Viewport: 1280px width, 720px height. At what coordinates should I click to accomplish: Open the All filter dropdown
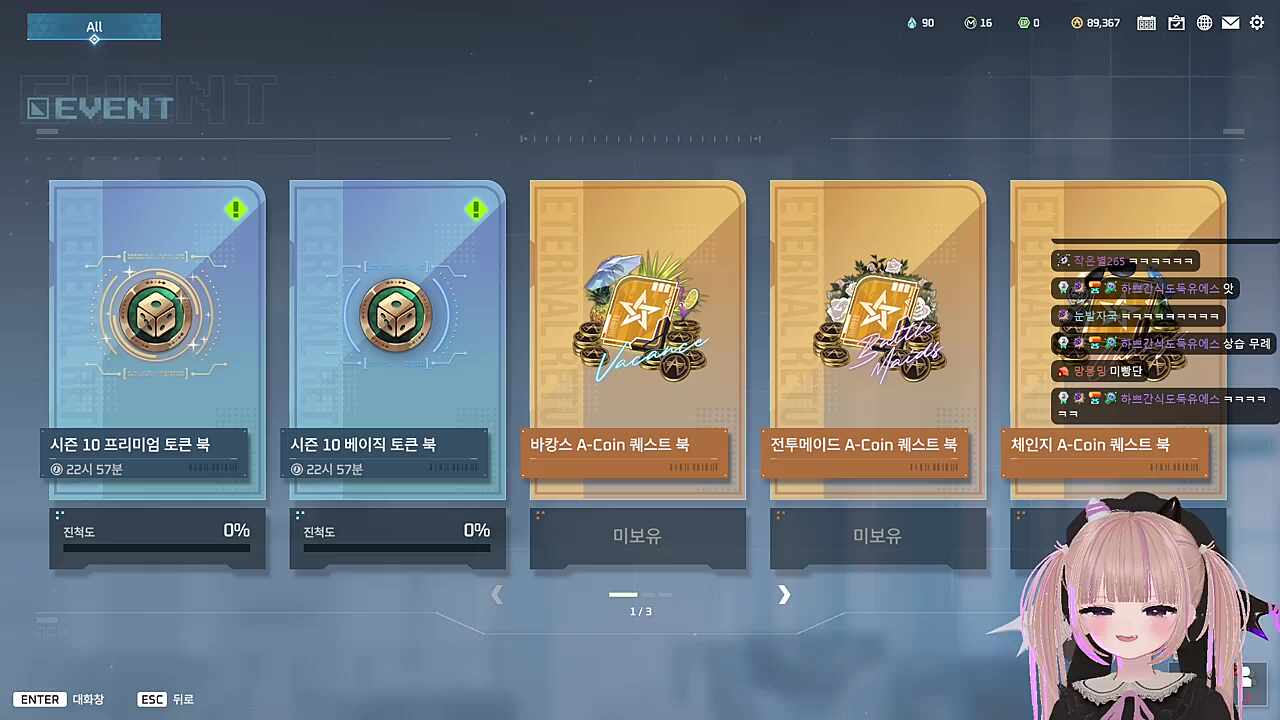pos(94,27)
